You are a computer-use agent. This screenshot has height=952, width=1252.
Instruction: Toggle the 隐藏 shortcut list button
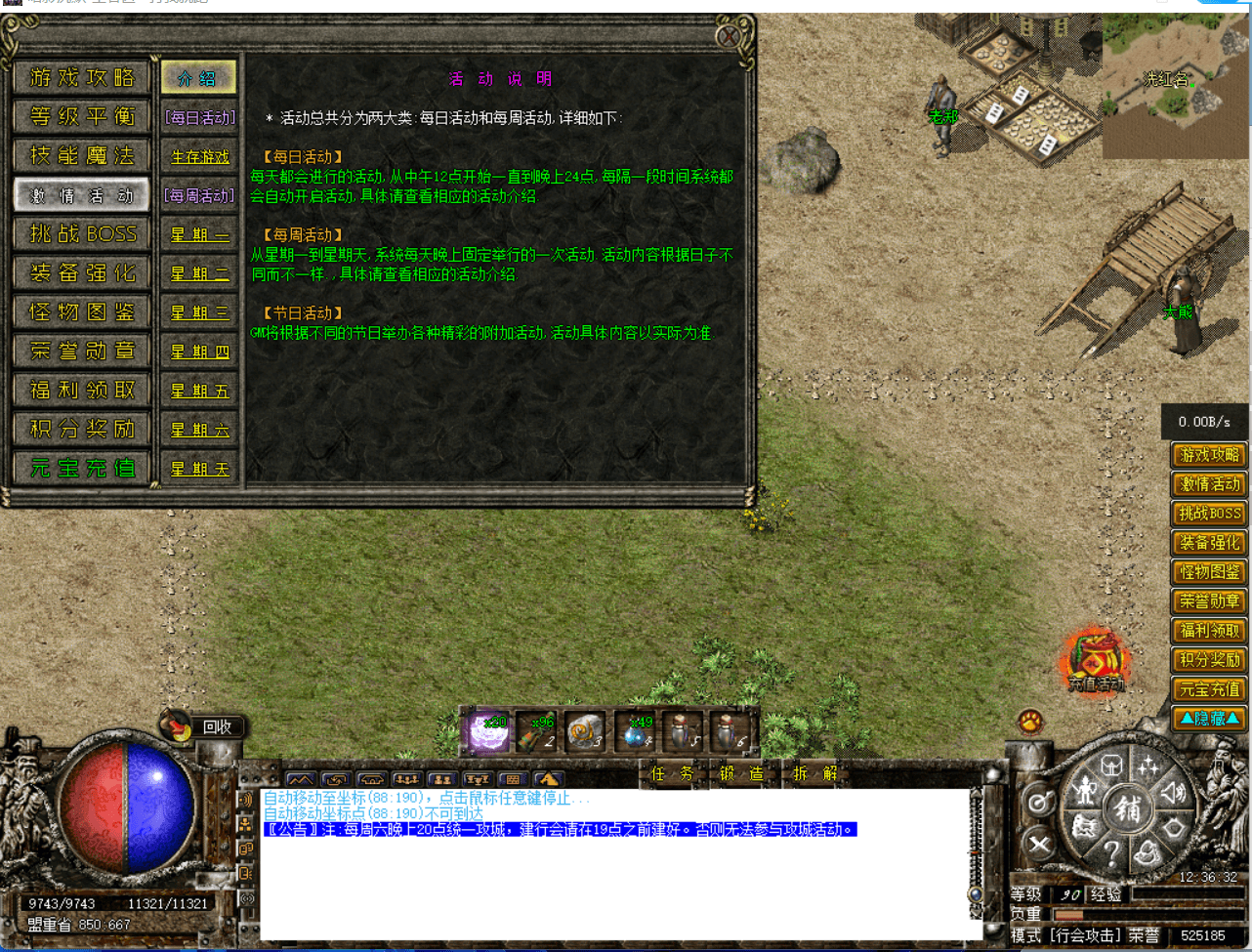(1209, 719)
